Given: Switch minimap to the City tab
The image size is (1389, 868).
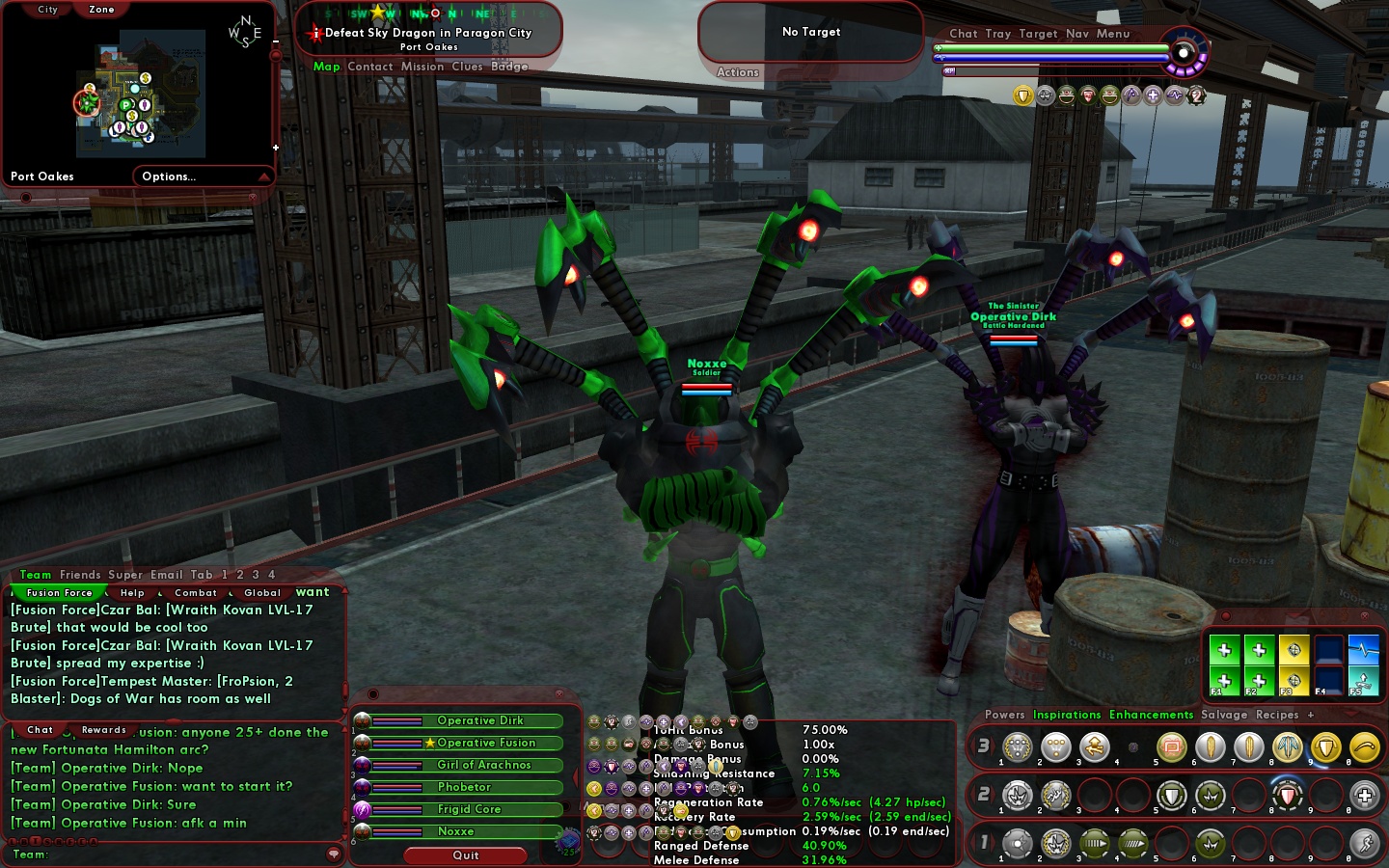Looking at the screenshot, I should pyautogui.click(x=47, y=10).
